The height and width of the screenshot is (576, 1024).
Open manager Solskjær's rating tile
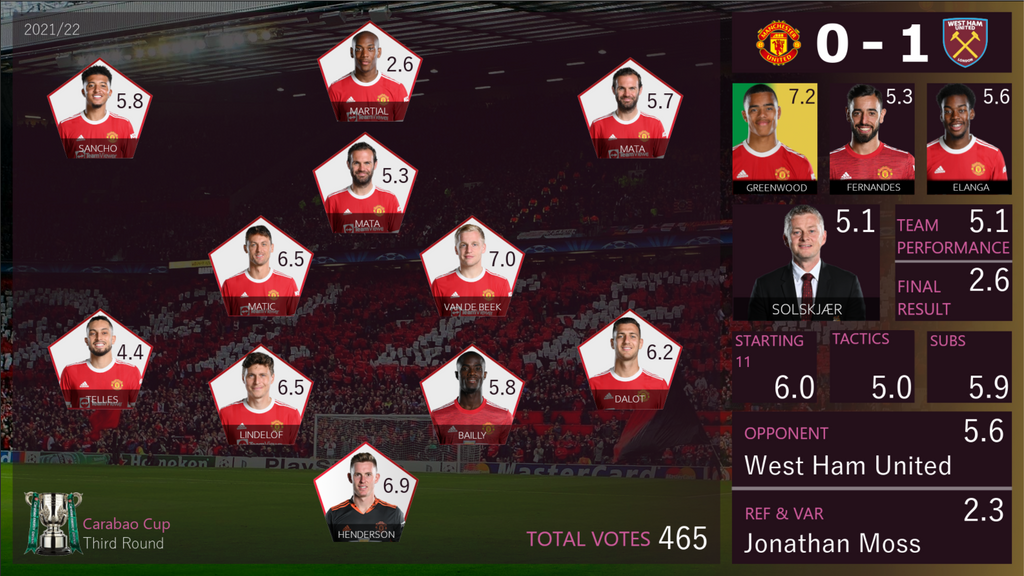(x=807, y=262)
